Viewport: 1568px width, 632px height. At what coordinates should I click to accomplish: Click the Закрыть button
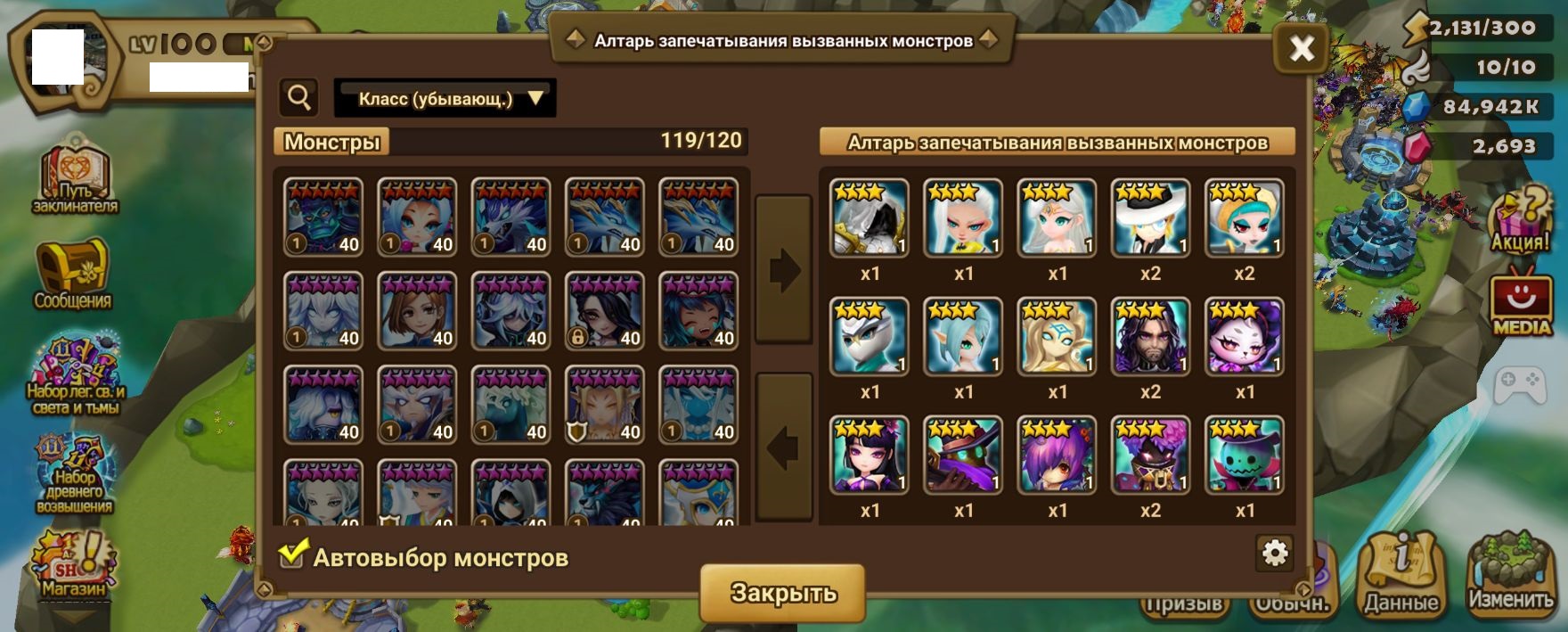pos(782,593)
